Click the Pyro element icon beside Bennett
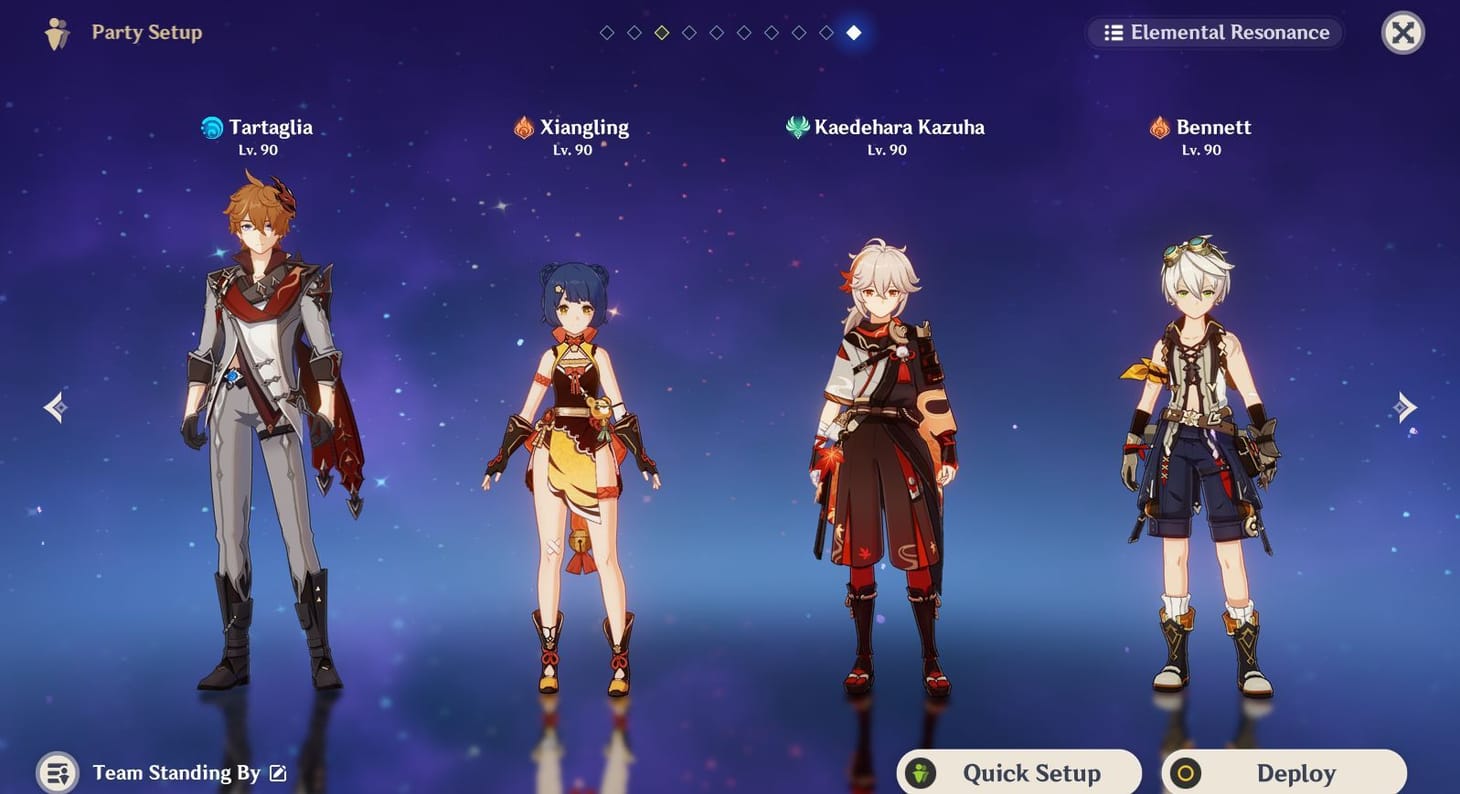Image resolution: width=1460 pixels, height=794 pixels. [x=1159, y=127]
